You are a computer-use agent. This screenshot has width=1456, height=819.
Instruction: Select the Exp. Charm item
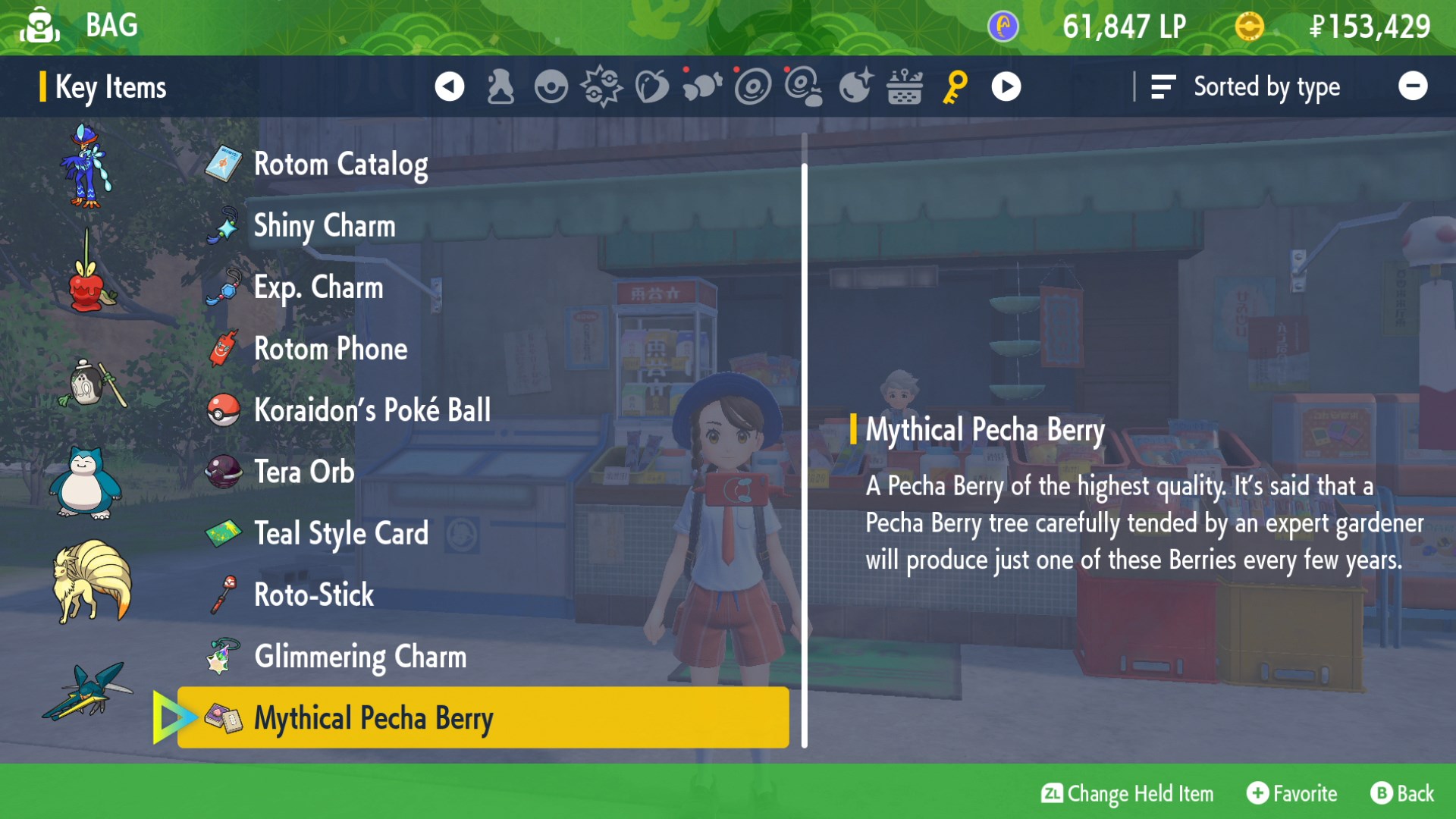[x=318, y=287]
